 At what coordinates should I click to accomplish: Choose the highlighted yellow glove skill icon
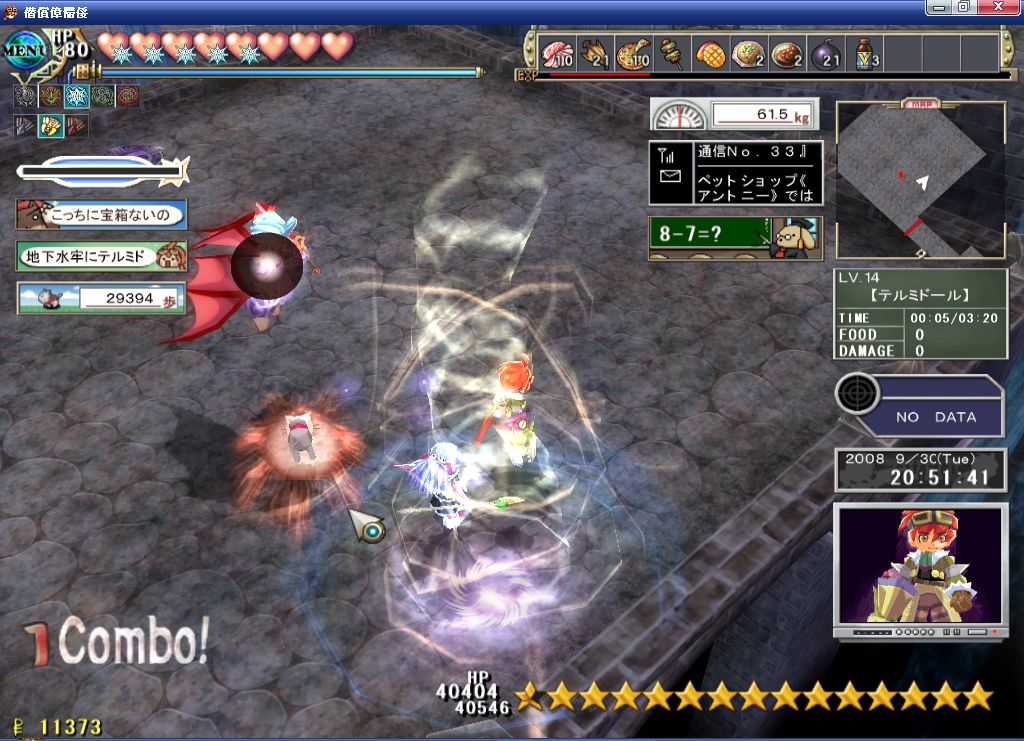coord(50,126)
